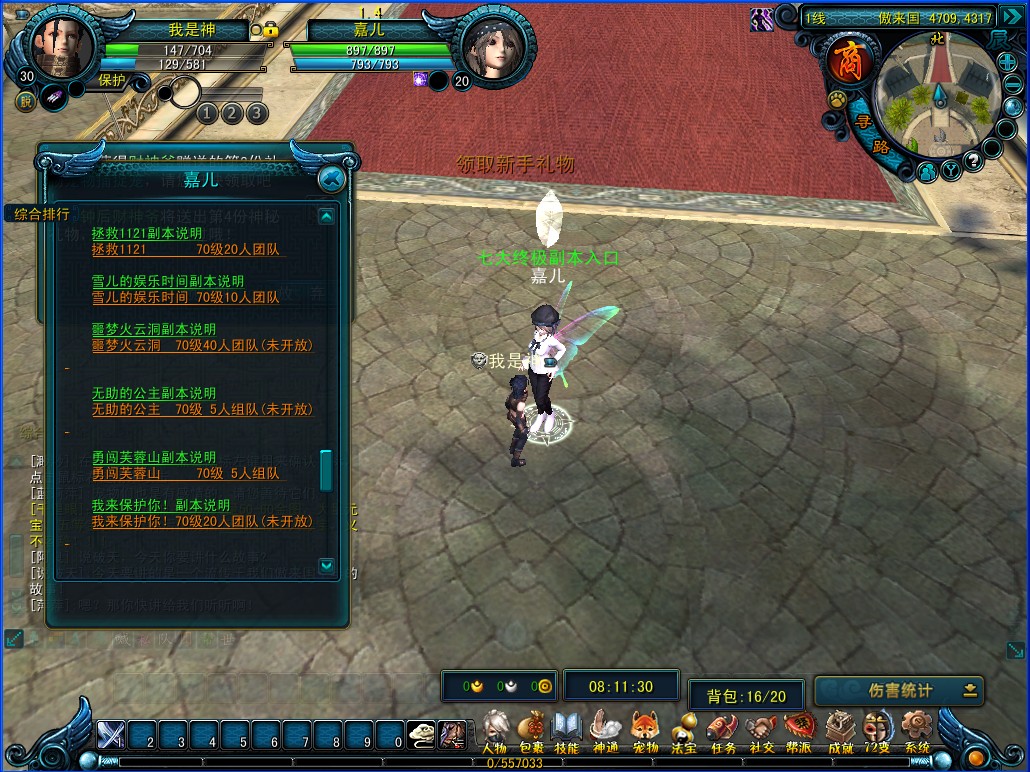1030x772 pixels.
Task: Click the 寻路 pathfinding button
Action: 872,135
